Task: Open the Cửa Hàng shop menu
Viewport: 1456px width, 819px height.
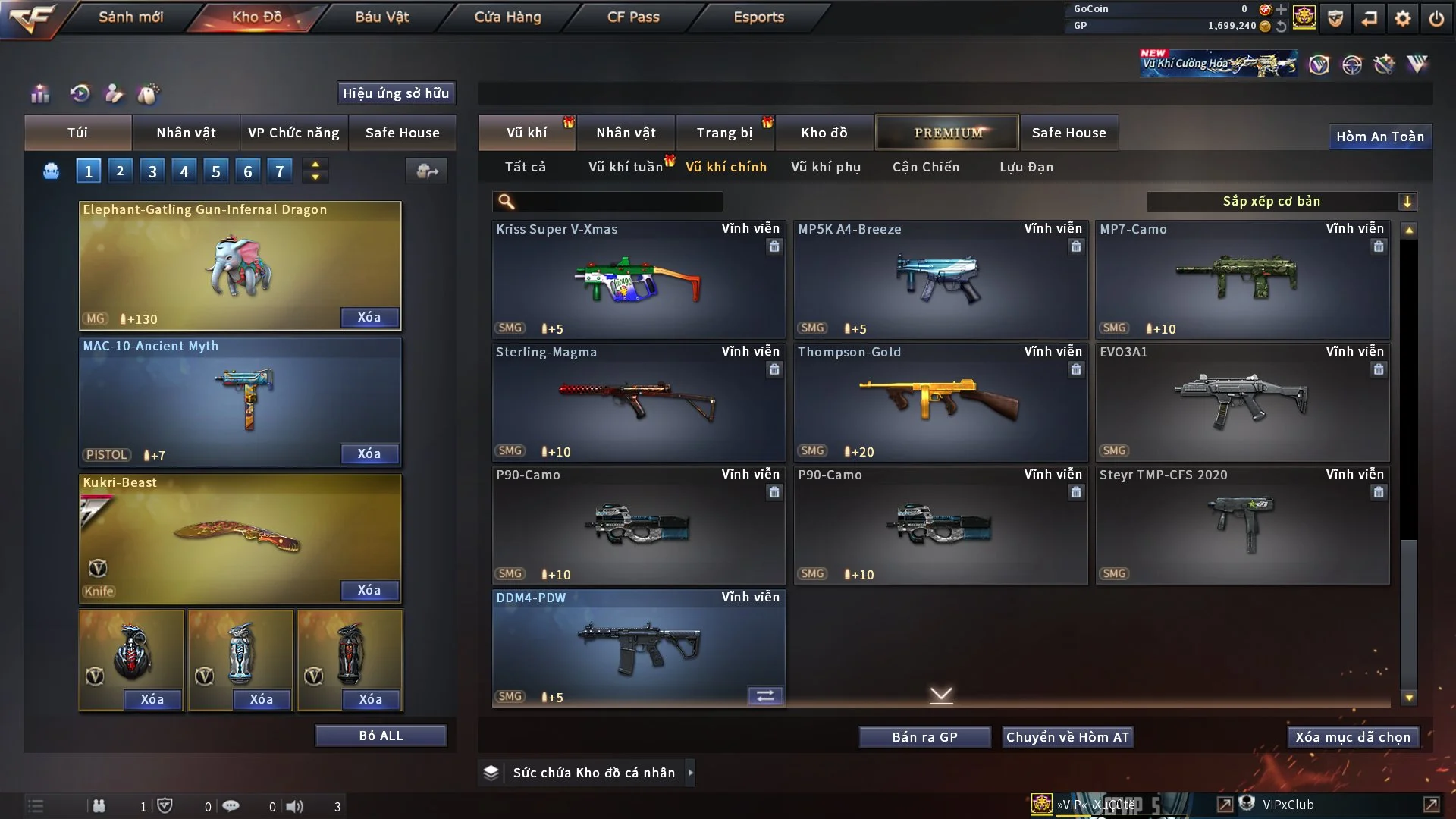Action: tap(507, 17)
